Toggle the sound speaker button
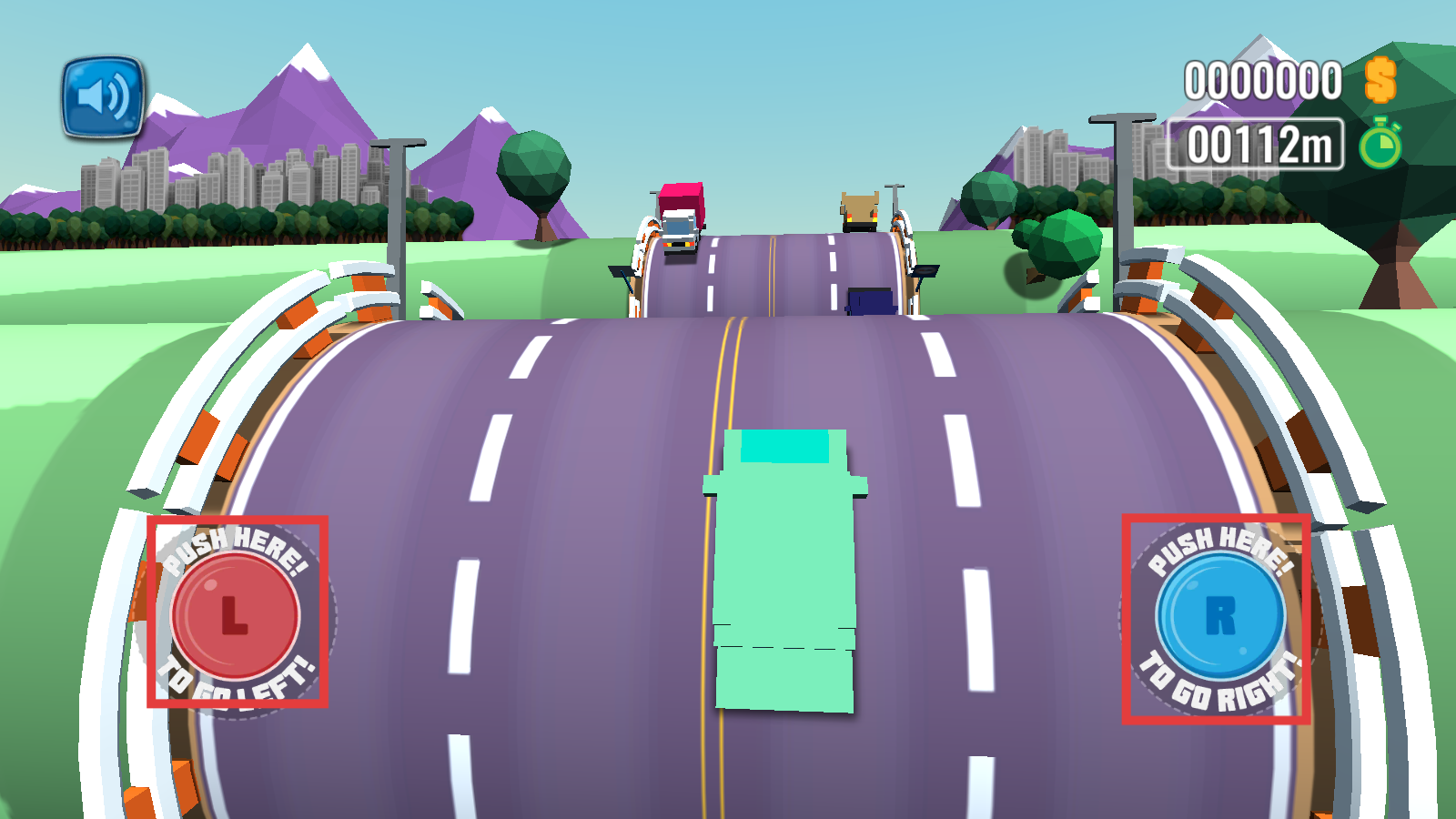Screen dimensions: 1456x819 103,97
